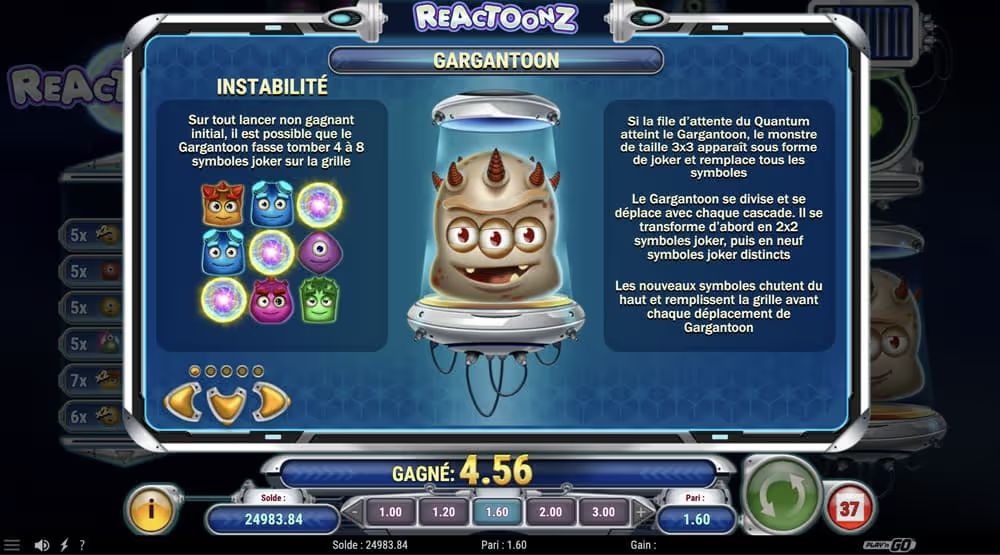Increase the bet with the plus button
The height and width of the screenshot is (555, 1000).
640,513
